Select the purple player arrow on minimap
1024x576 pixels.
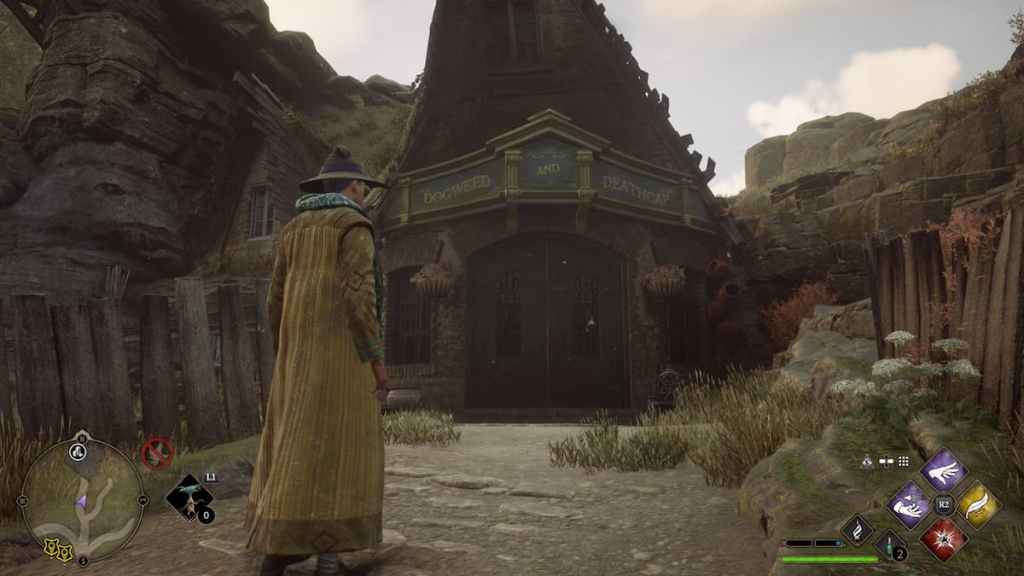[x=80, y=500]
